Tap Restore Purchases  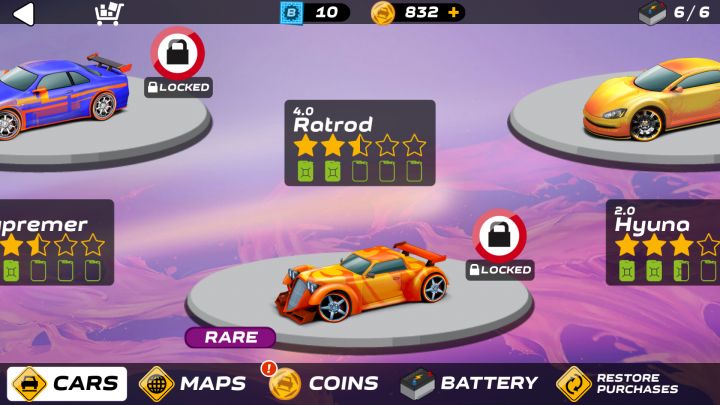pyautogui.click(x=618, y=383)
